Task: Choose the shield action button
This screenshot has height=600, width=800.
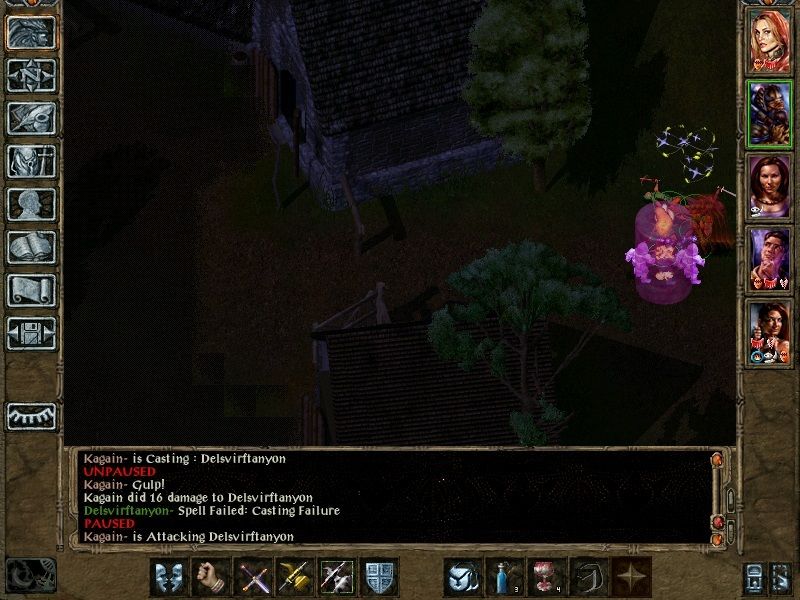Action: point(379,577)
